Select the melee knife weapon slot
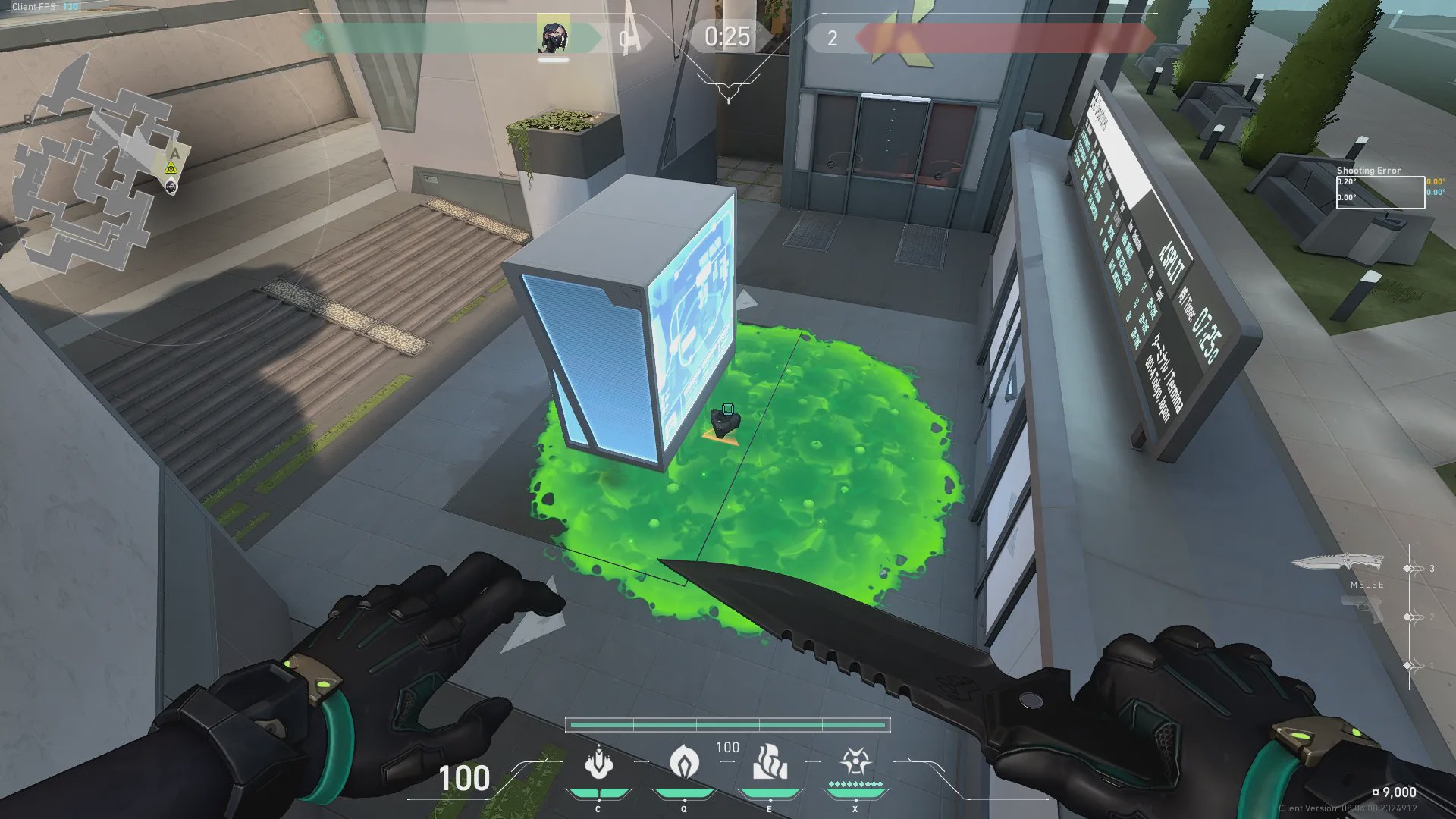1456x819 pixels. pyautogui.click(x=1337, y=563)
